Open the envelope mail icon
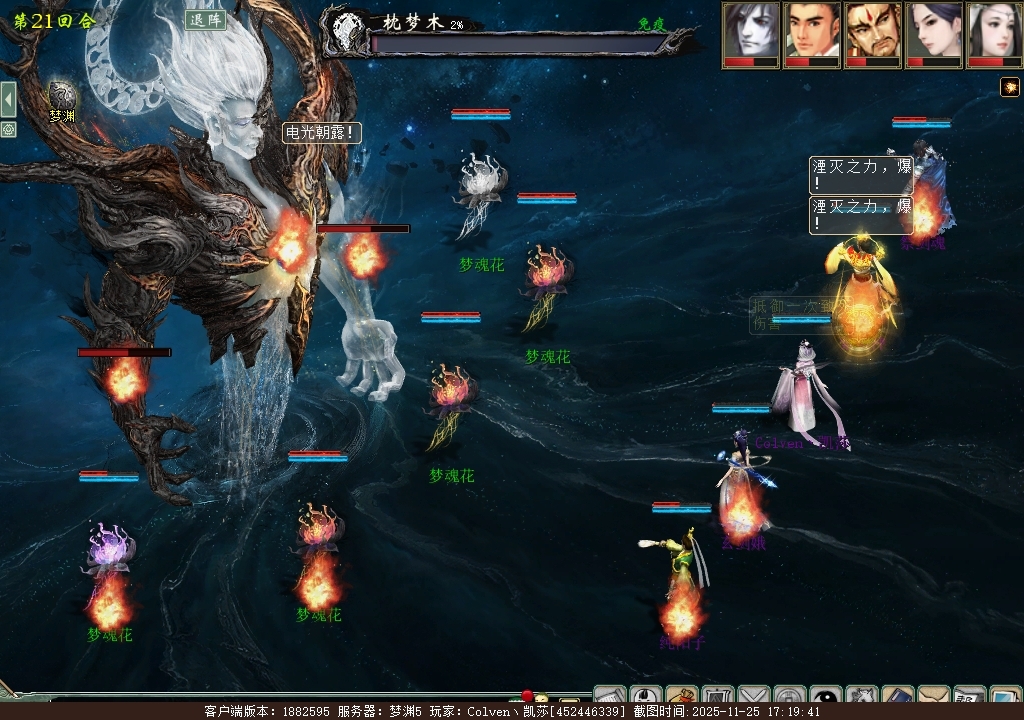The image size is (1024, 720). tap(934, 698)
